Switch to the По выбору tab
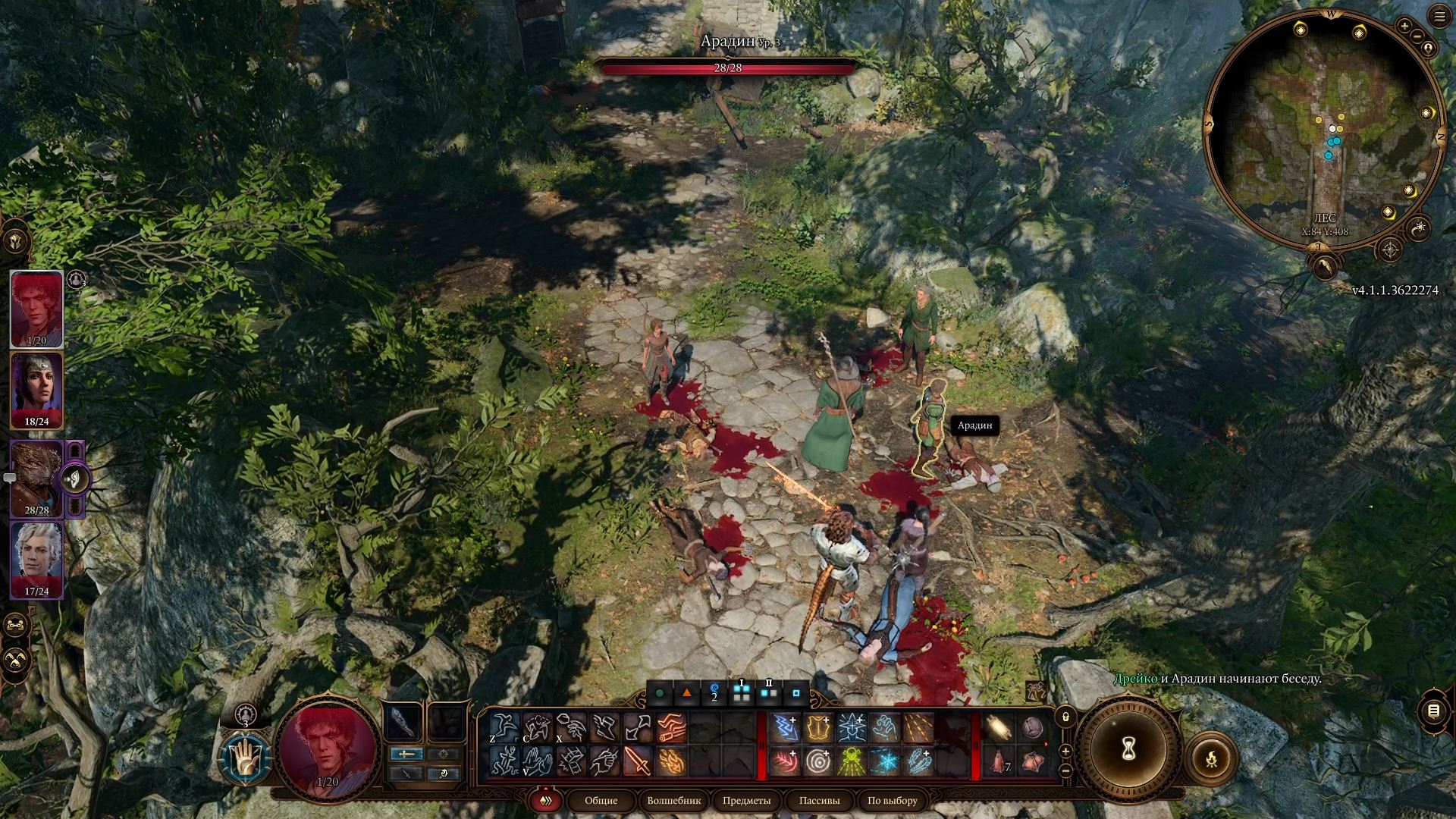1456x819 pixels. 892,800
